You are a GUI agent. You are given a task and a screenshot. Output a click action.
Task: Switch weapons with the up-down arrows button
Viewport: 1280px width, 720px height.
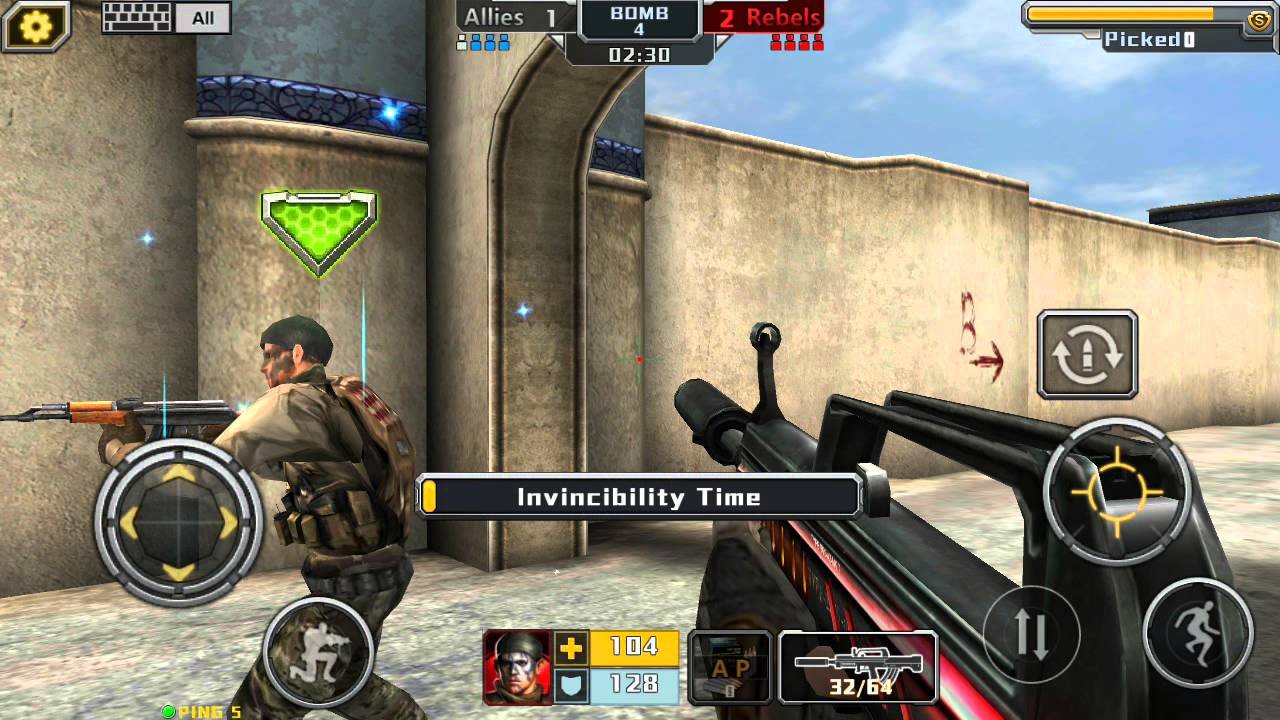pos(1031,634)
